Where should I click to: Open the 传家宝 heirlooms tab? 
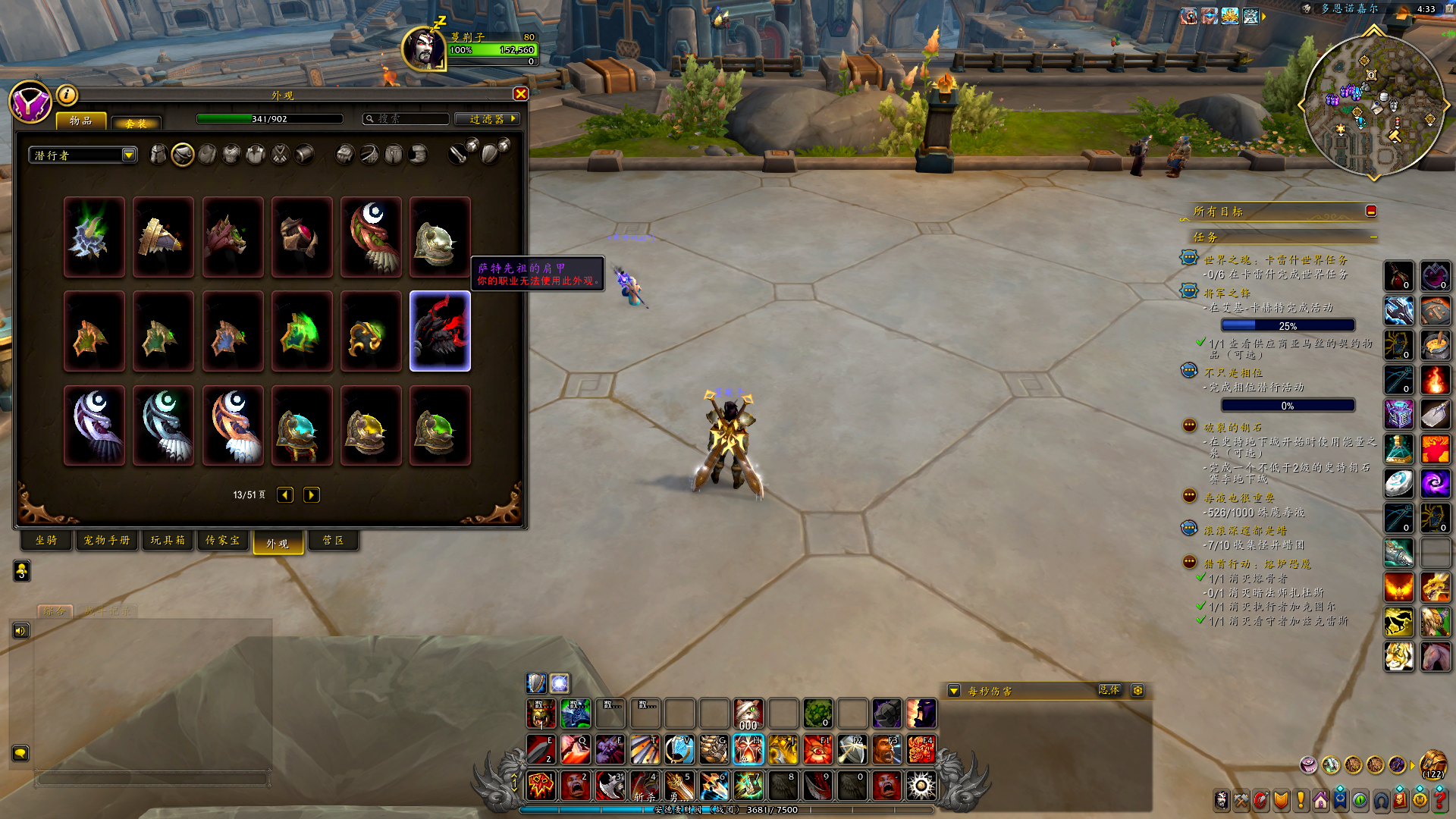click(223, 541)
